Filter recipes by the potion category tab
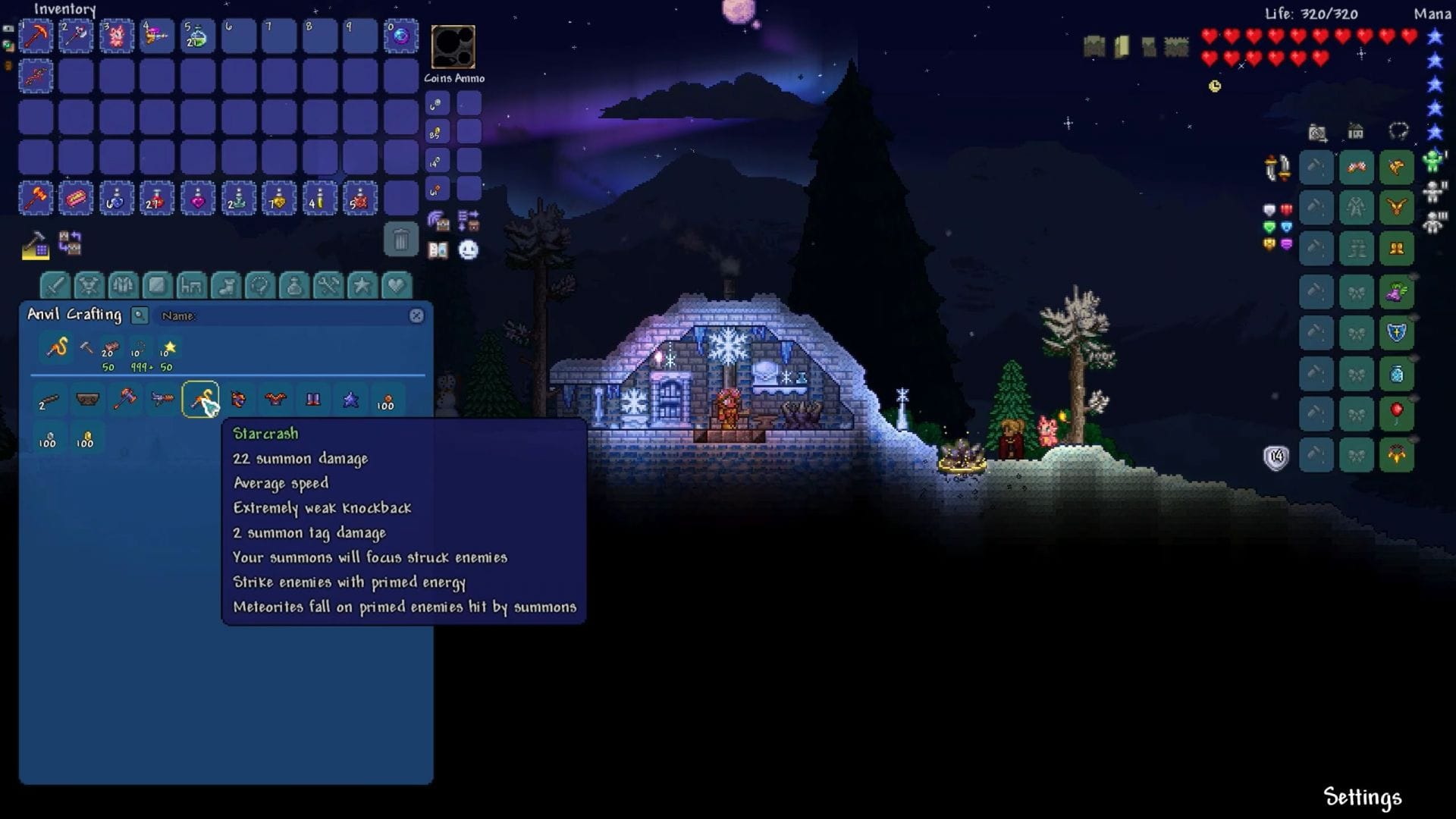Viewport: 1456px width, 819px height. [x=294, y=286]
